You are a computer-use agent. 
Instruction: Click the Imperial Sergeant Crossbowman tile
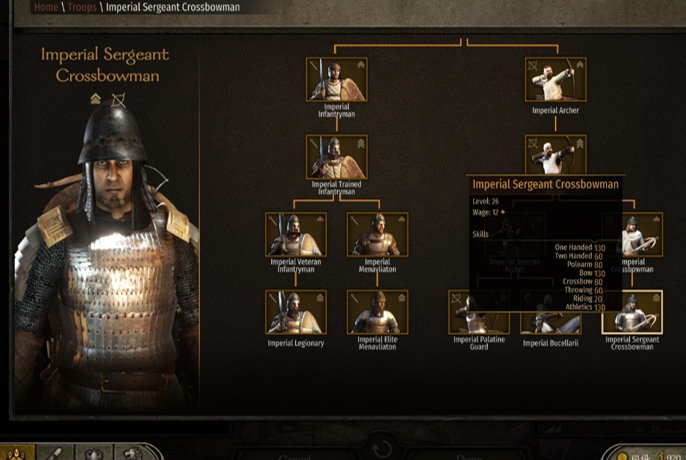tap(632, 312)
